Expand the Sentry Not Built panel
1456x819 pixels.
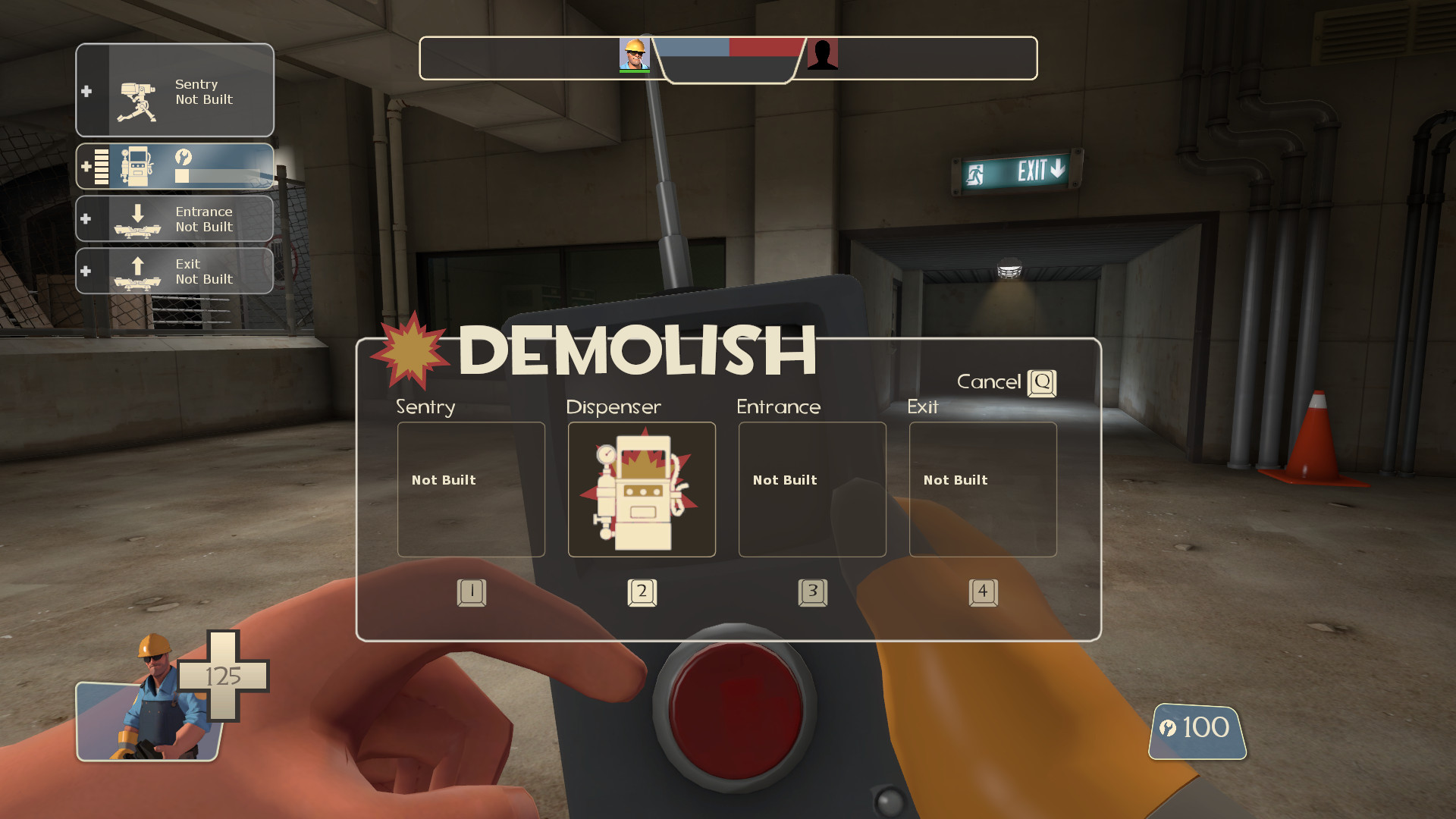tap(86, 91)
